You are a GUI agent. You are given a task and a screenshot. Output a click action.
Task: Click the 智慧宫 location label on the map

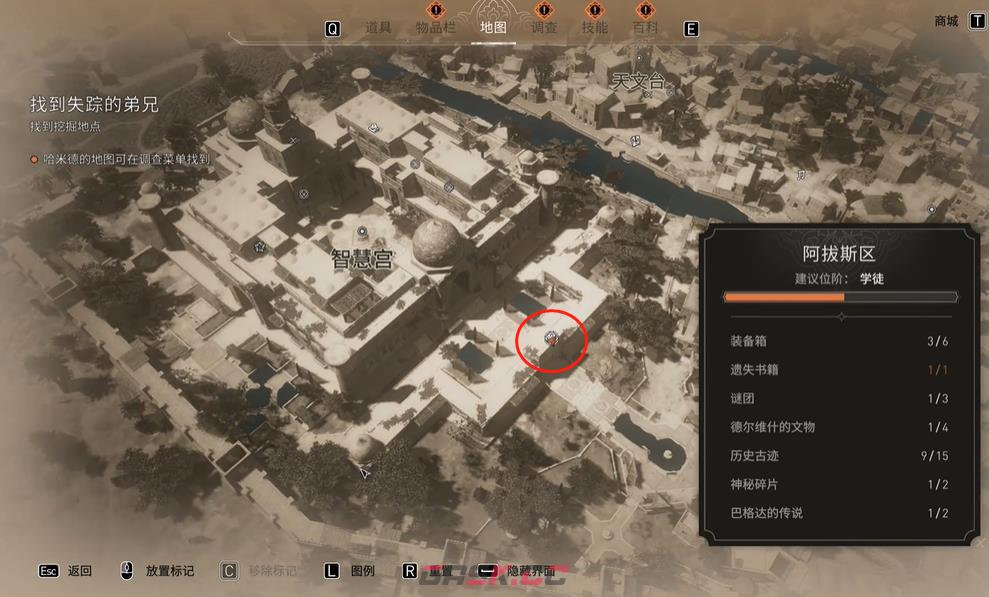click(x=360, y=259)
